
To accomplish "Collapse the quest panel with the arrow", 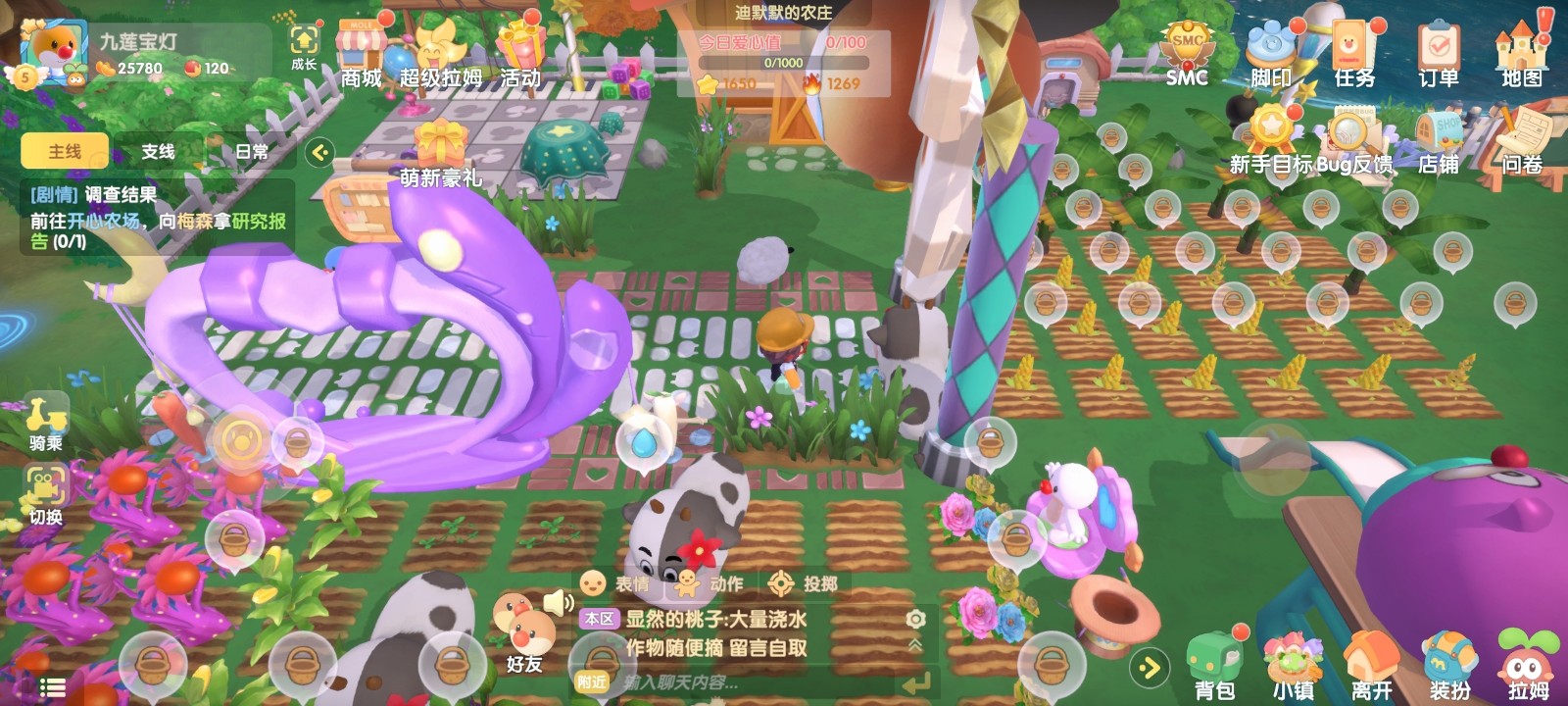I will [319, 152].
